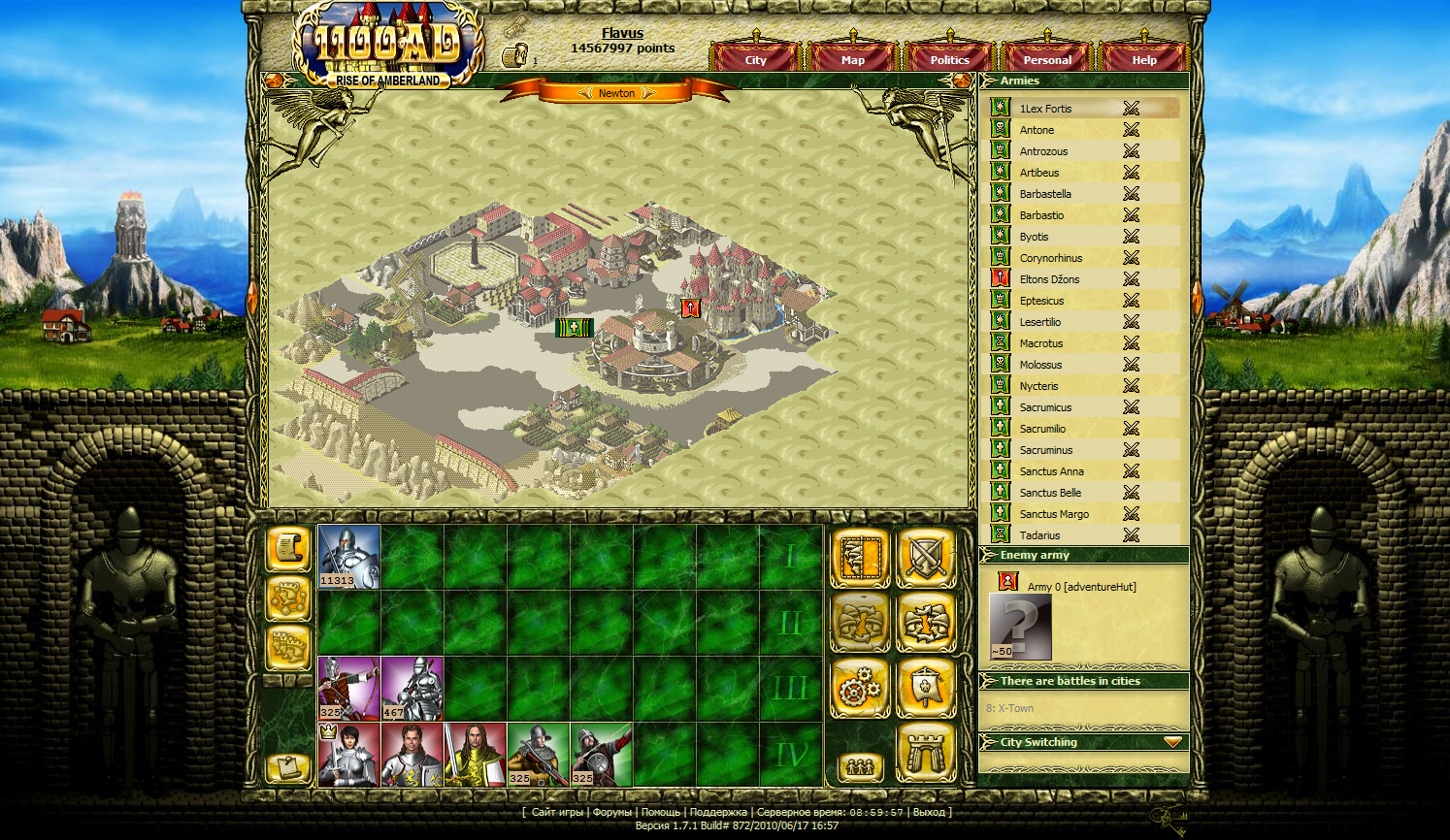Open the Форумы link in footer
This screenshot has height=840, width=1450.
click(x=611, y=812)
